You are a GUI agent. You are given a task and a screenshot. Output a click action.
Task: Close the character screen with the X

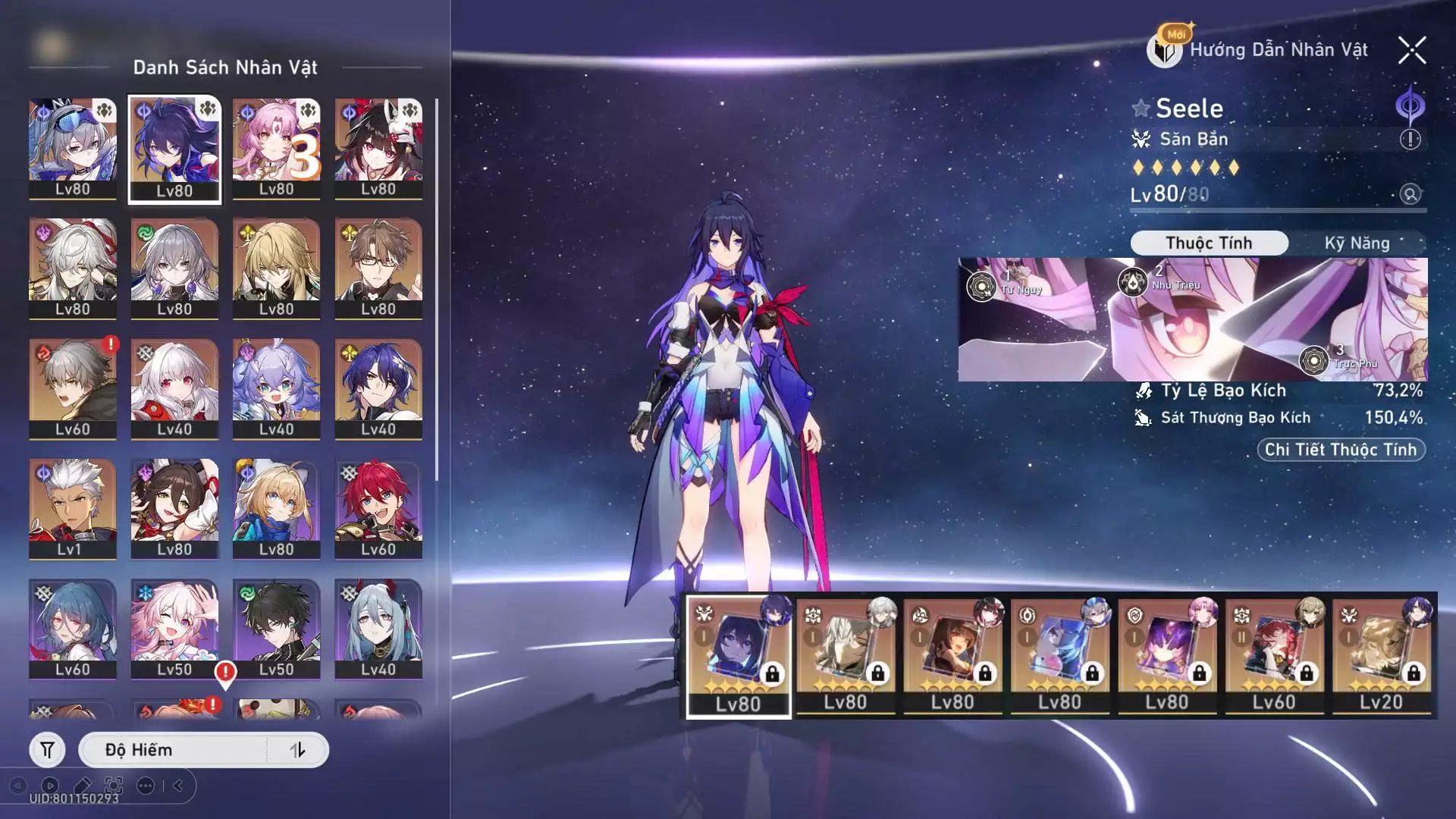click(x=1412, y=51)
